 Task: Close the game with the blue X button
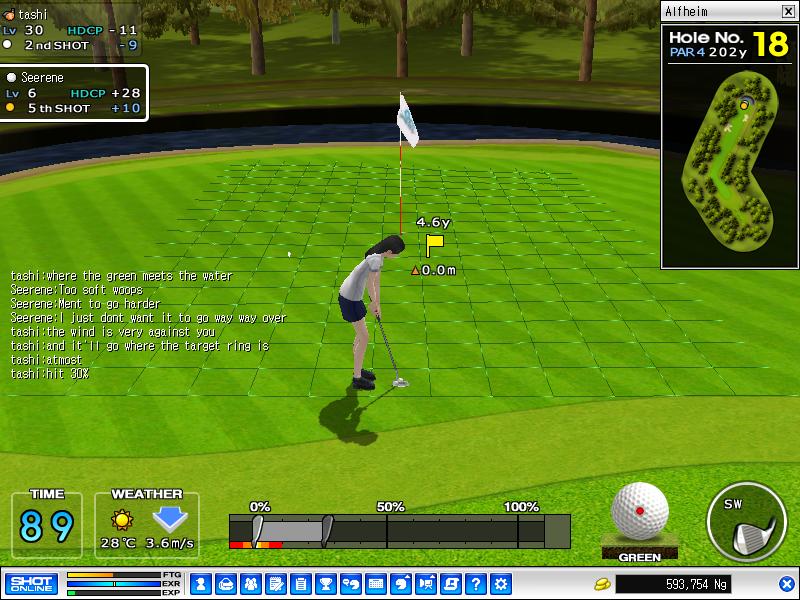(786, 583)
